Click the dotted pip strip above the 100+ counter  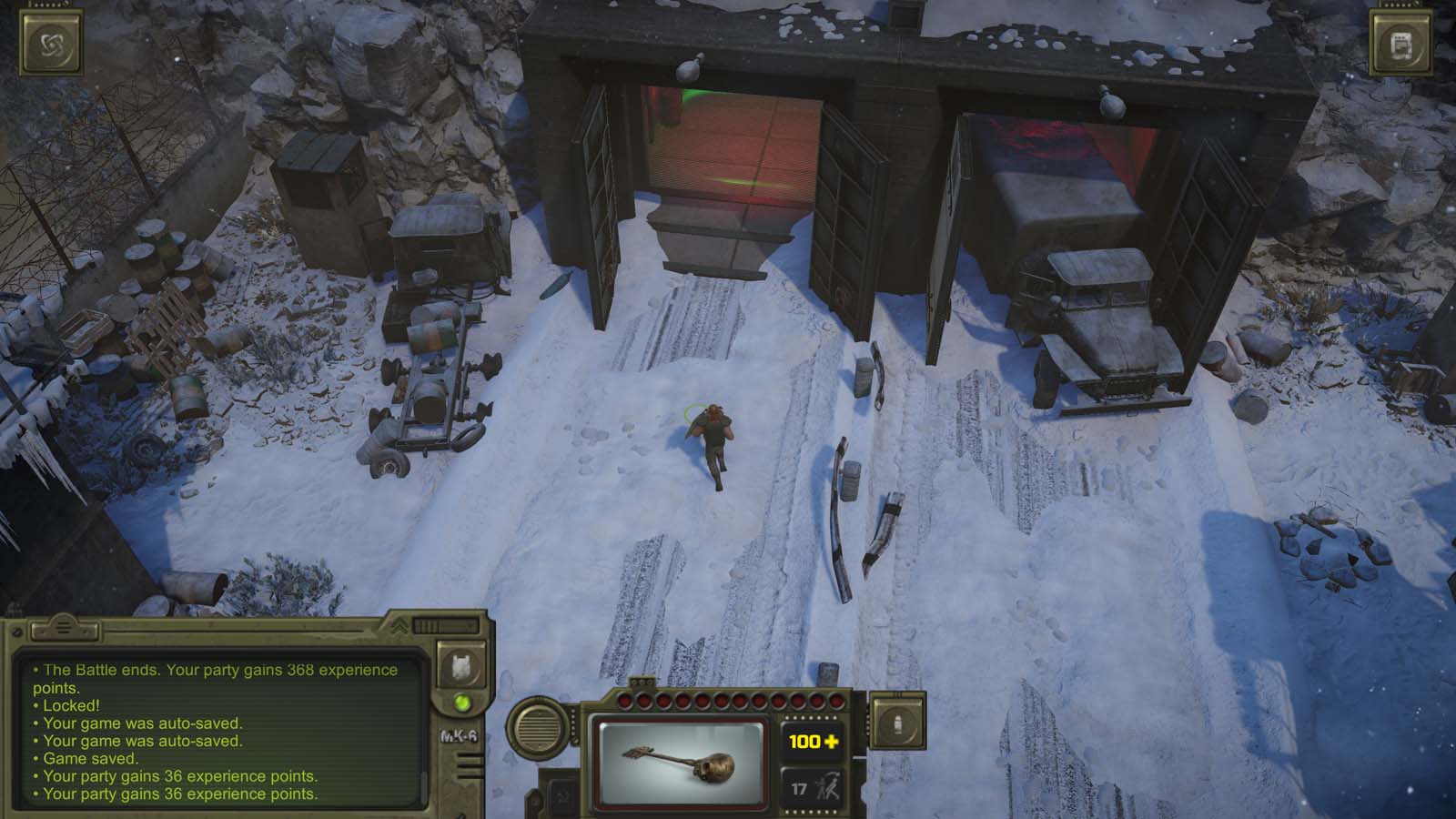pyautogui.click(x=812, y=716)
